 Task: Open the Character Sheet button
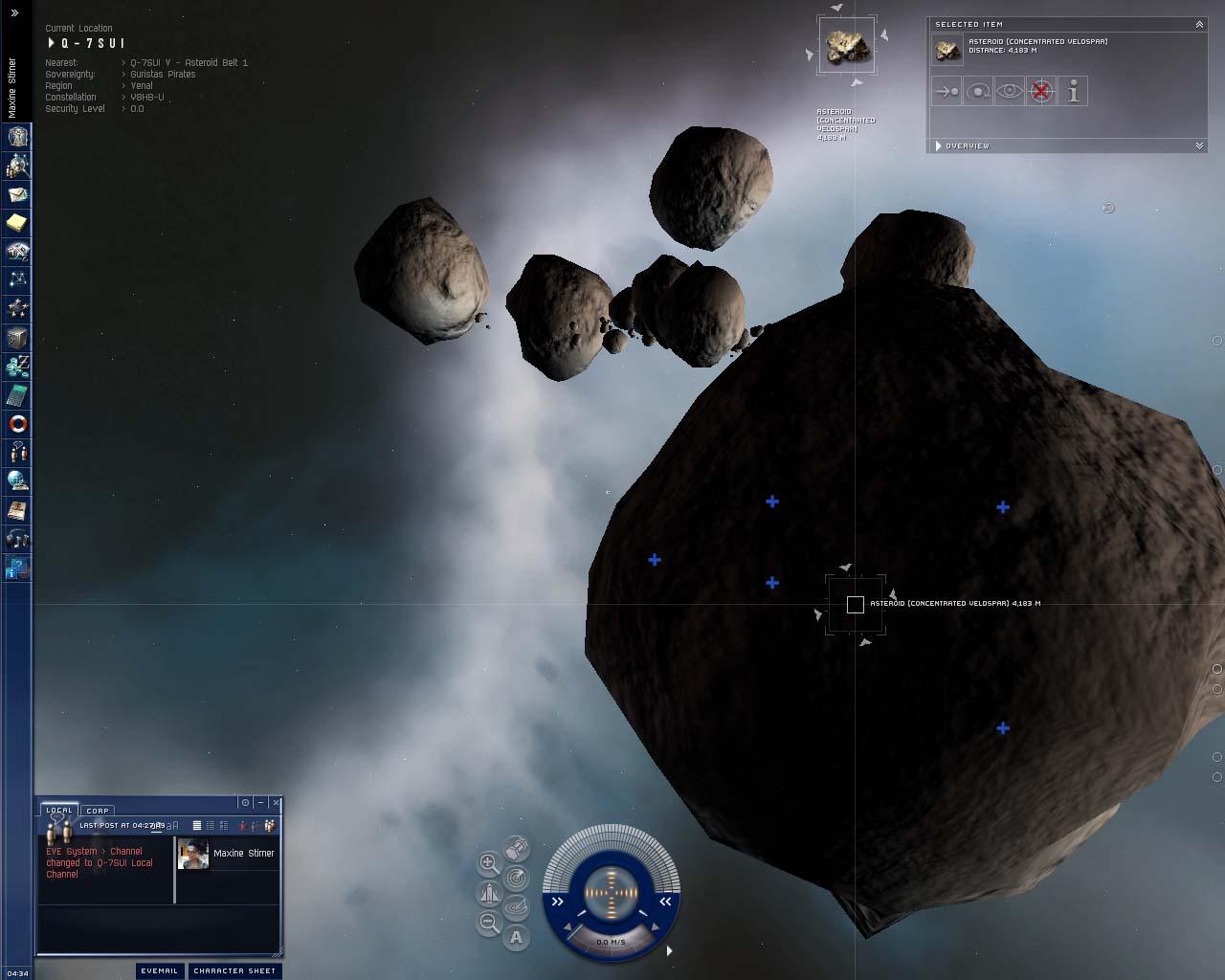pos(234,970)
